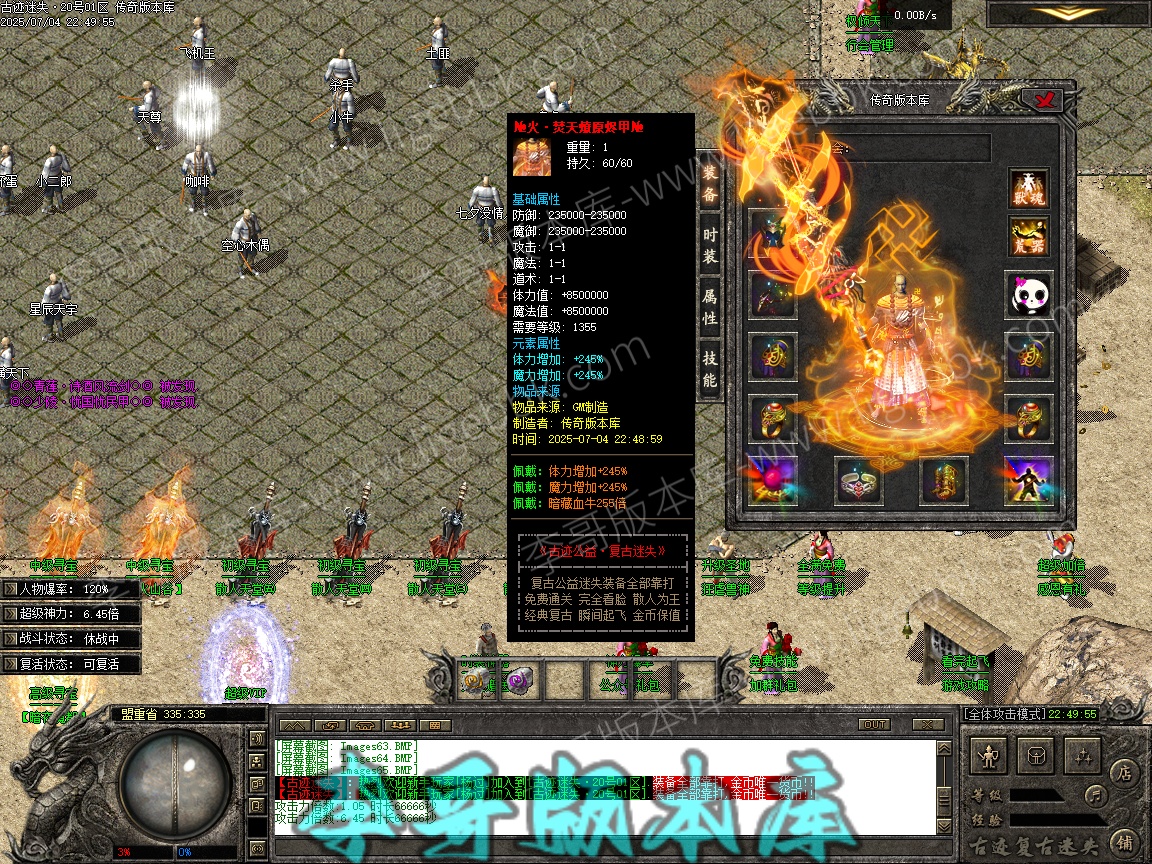This screenshot has height=864, width=1152.
Task: Open the character figure panel button
Action: tap(990, 756)
